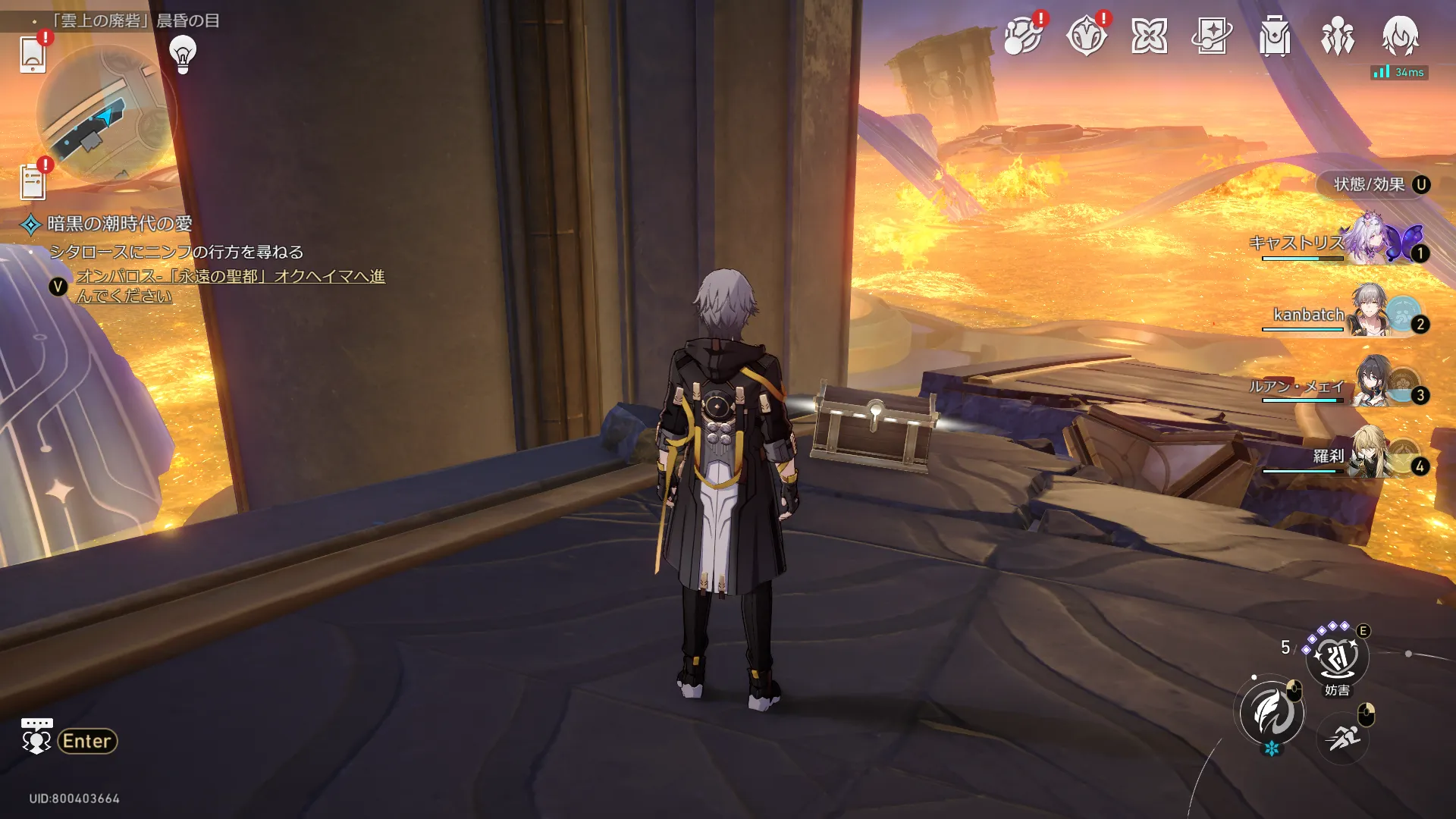Screen dimensions: 1456x819
Task: Open the team lineup icon
Action: 1337,36
